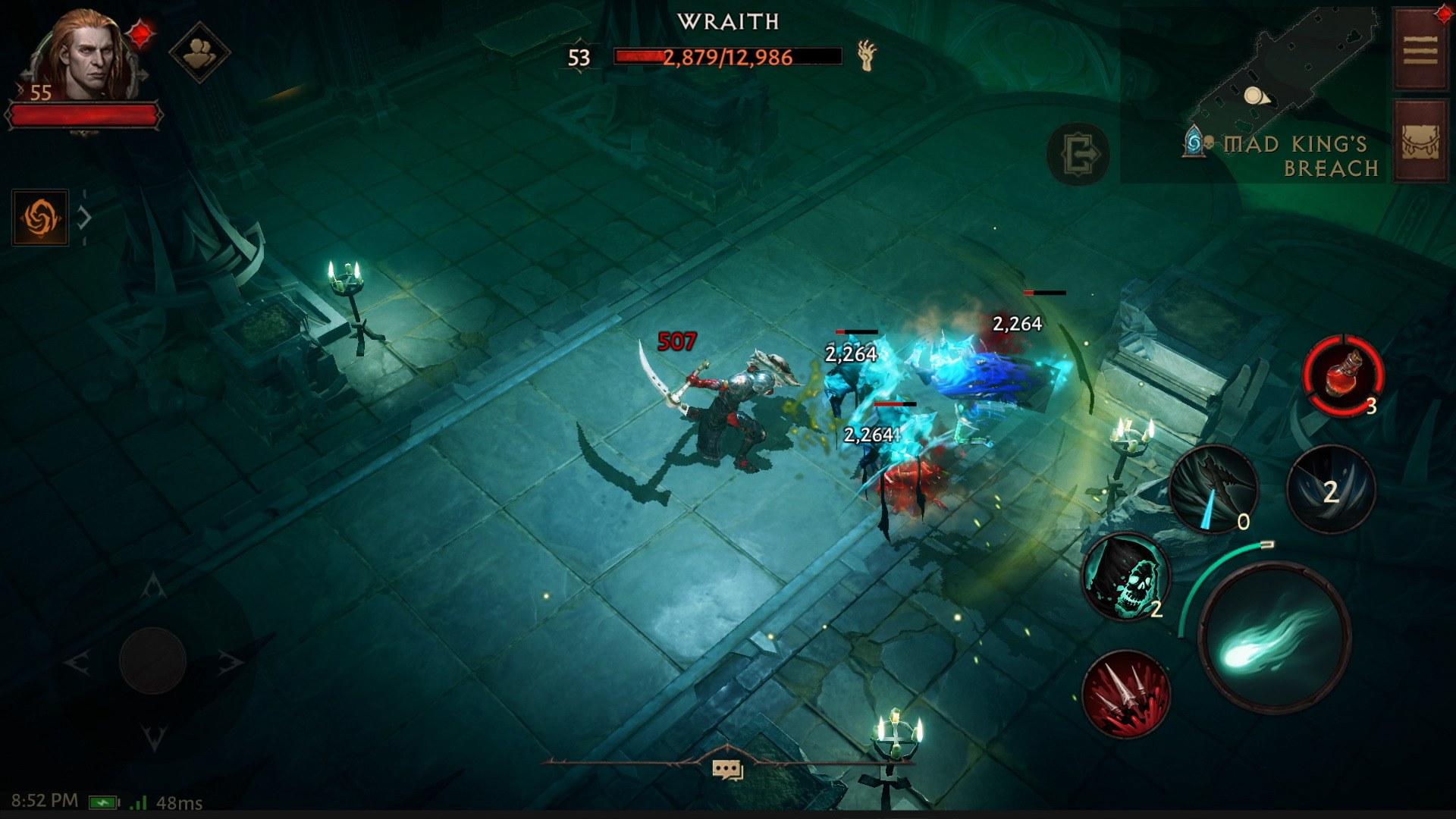This screenshot has height=819, width=1456.
Task: Open the quest log with three-line icon
Action: click(x=1420, y=45)
